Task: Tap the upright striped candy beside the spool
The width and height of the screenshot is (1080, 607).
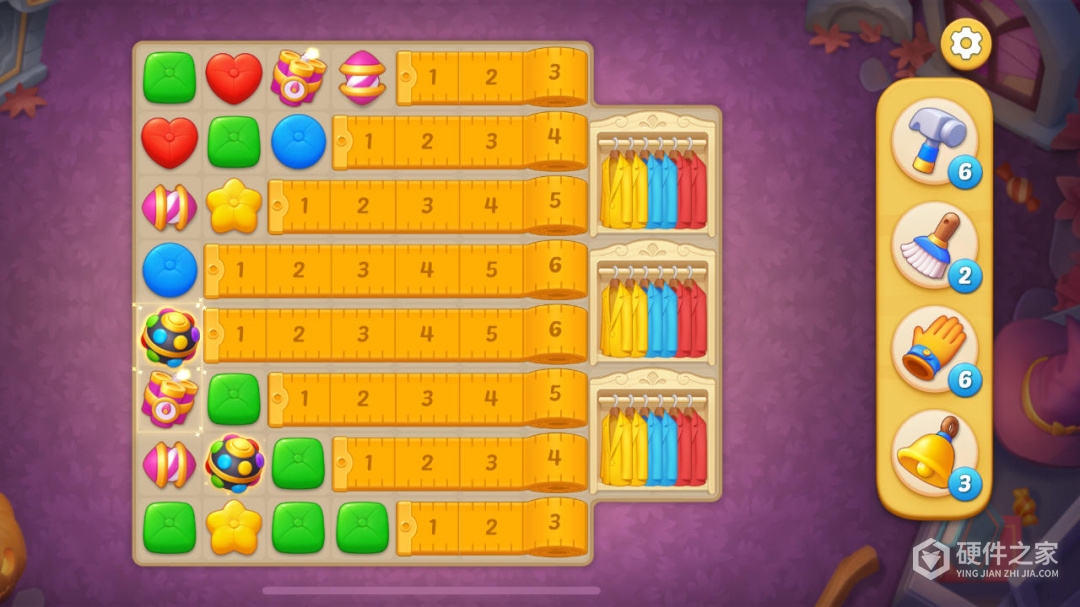Action: [362, 77]
